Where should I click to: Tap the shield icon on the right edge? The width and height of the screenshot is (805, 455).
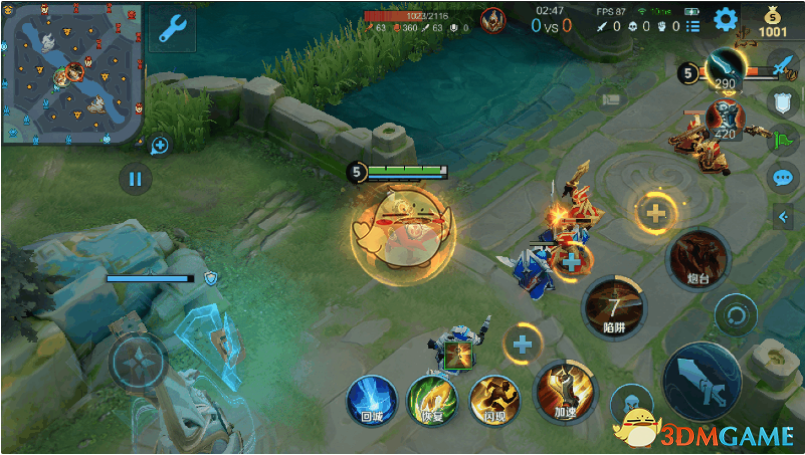point(782,100)
